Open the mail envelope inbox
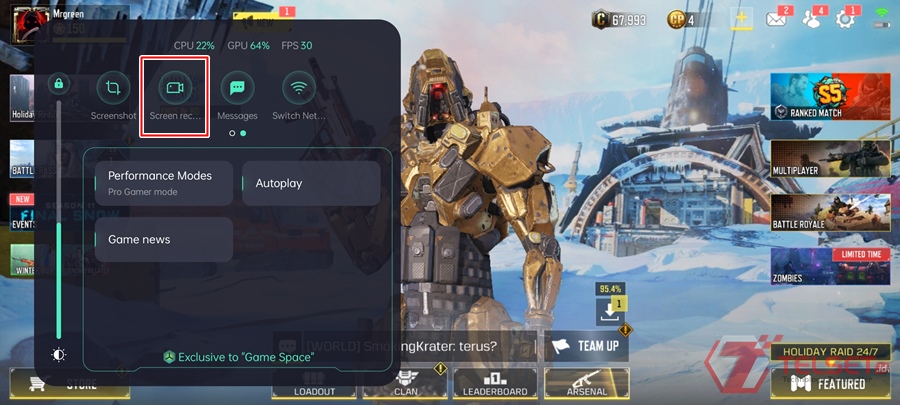This screenshot has width=900, height=405. click(x=776, y=19)
